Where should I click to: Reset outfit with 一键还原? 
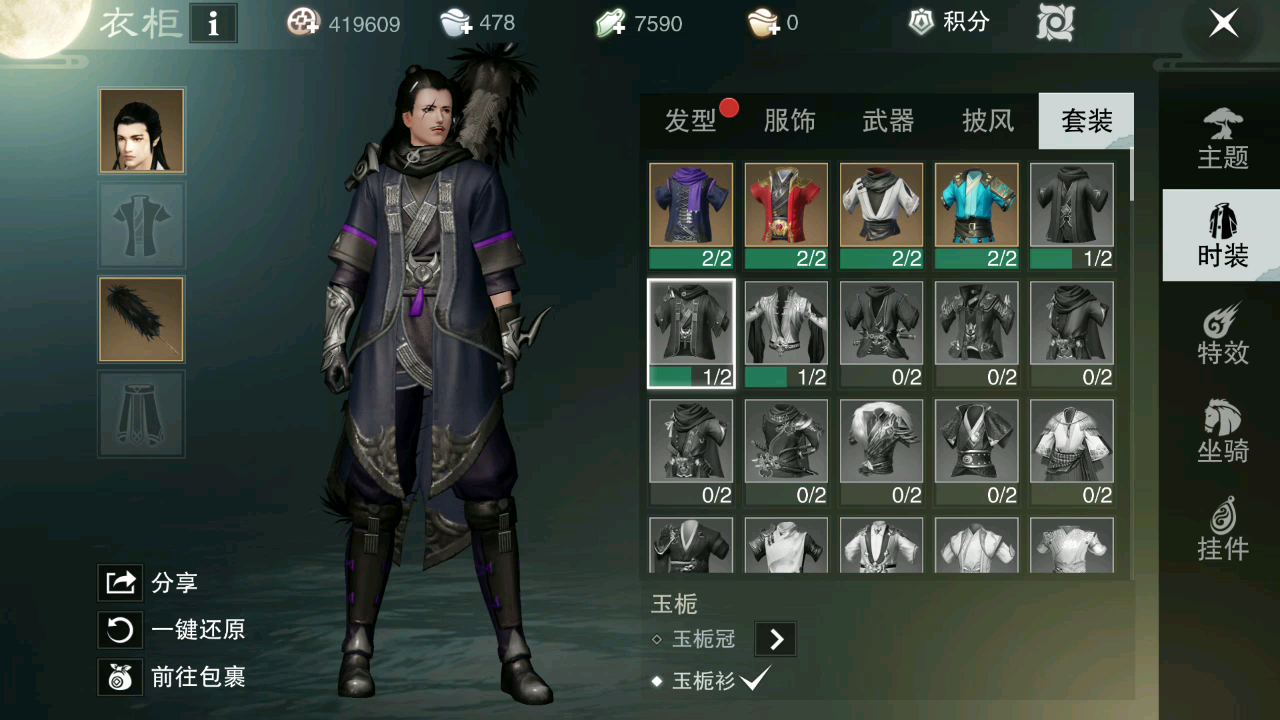(172, 630)
